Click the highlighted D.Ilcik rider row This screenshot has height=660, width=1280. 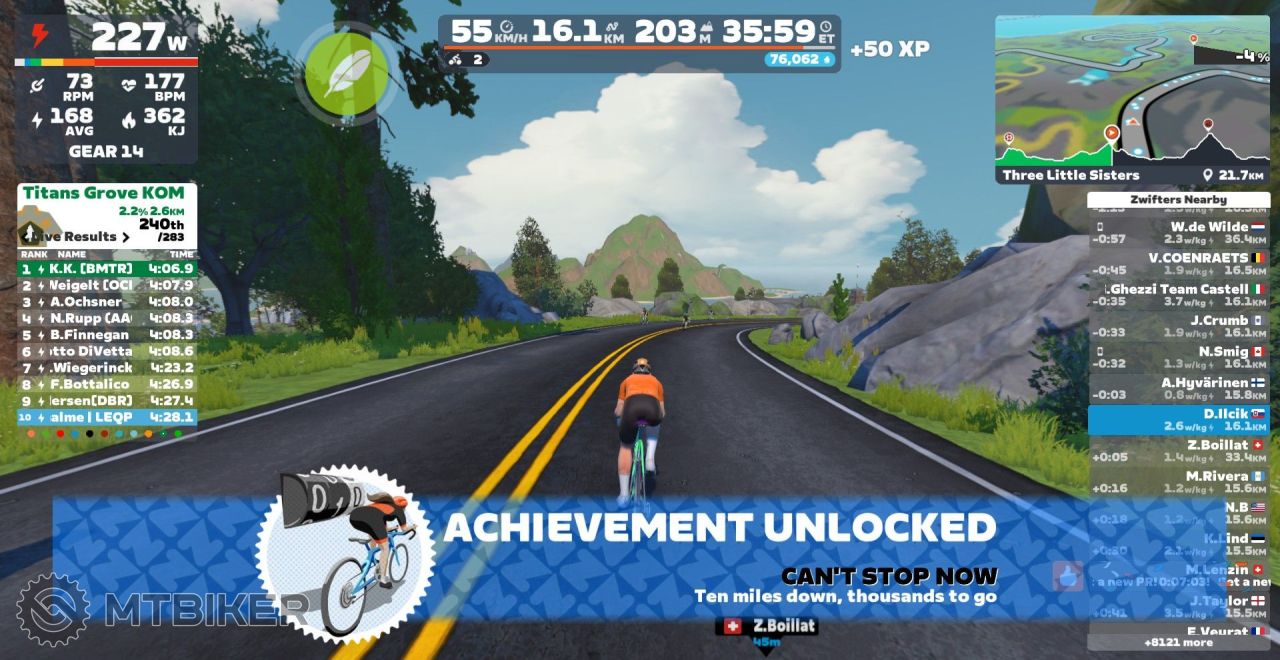pyautogui.click(x=1178, y=420)
